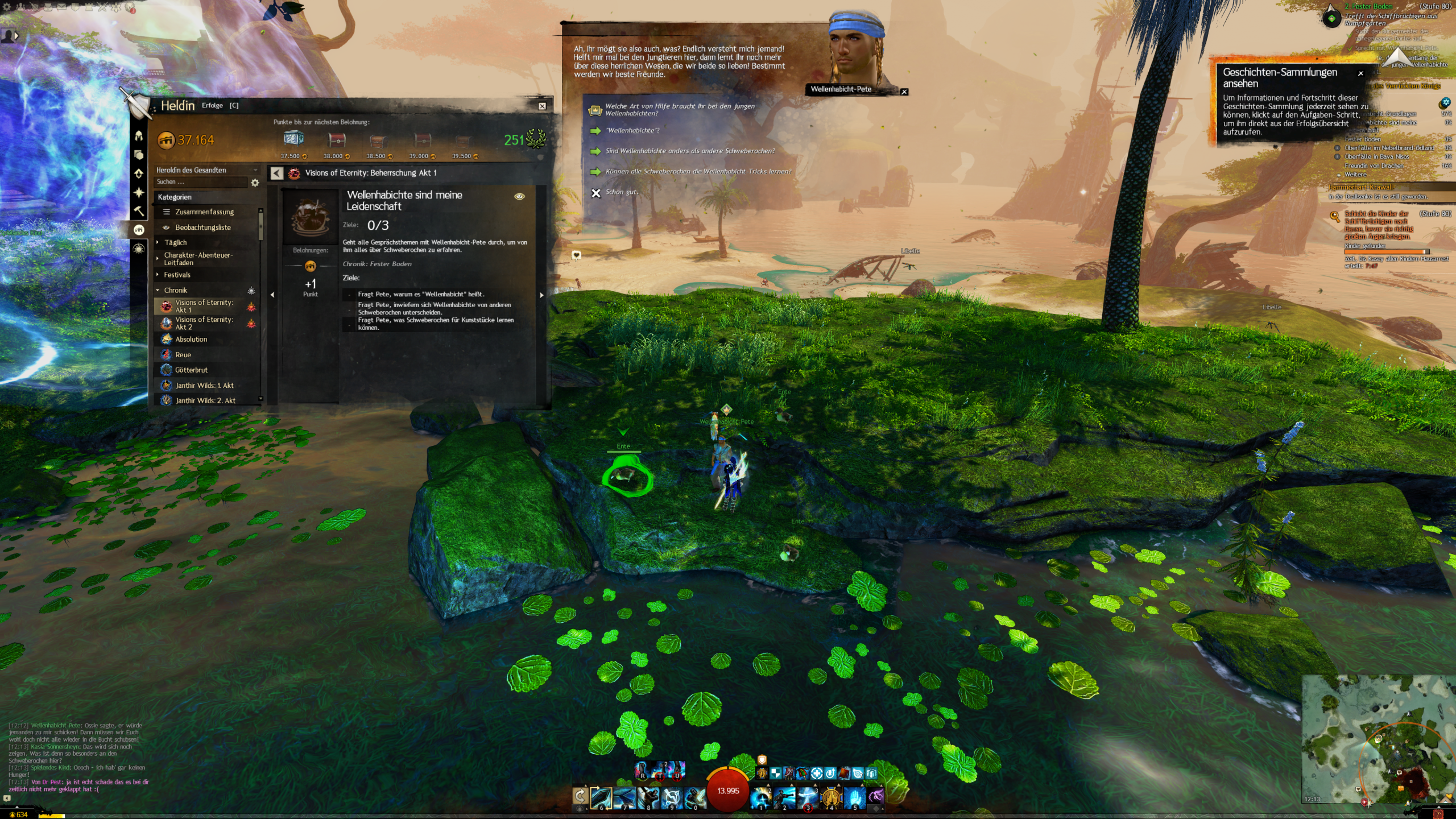
Task: Ask whether all Schweberochen learn Wellenhabicht tricks
Action: click(x=698, y=172)
